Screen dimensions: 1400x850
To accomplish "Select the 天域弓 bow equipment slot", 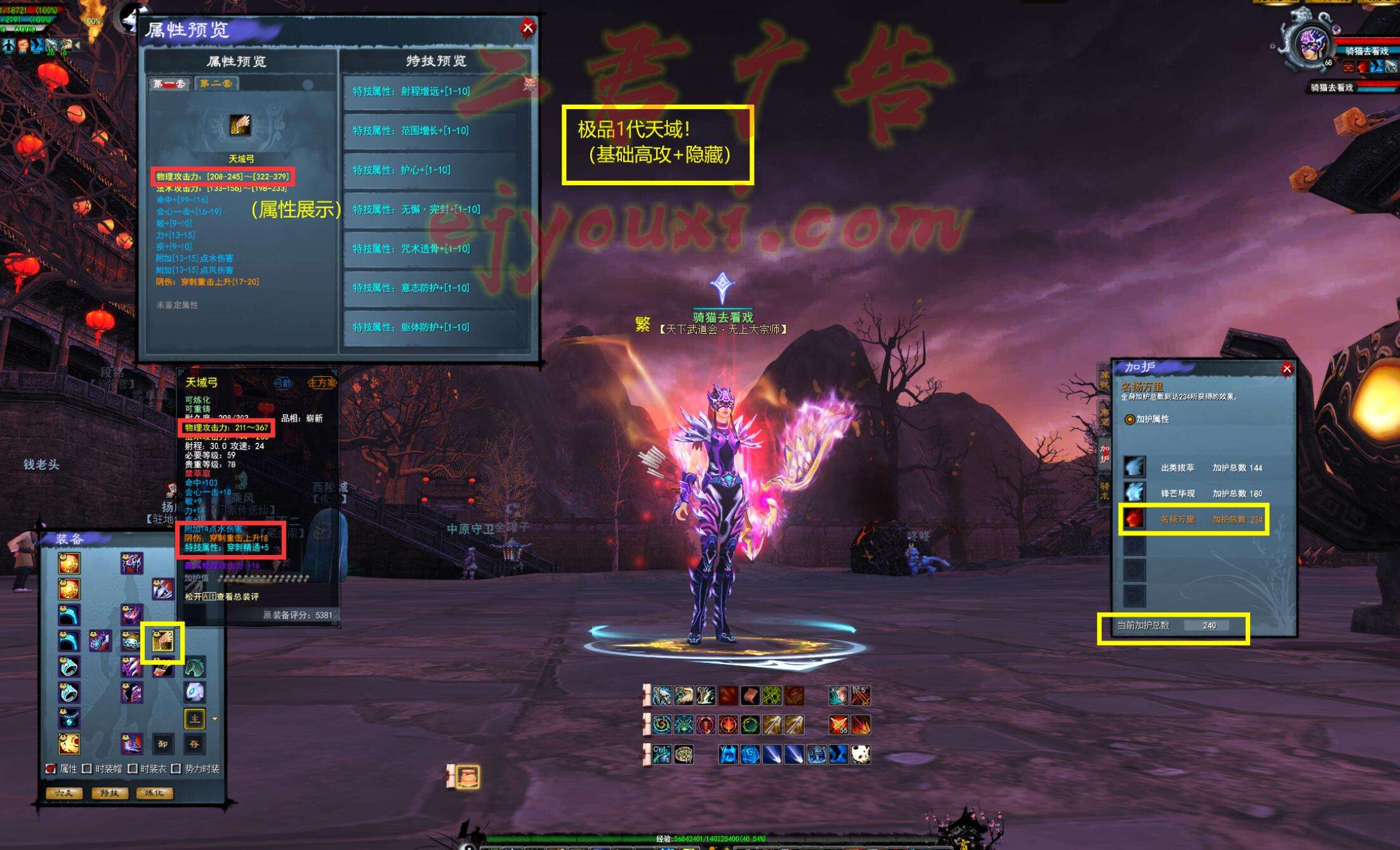I will coord(162,641).
